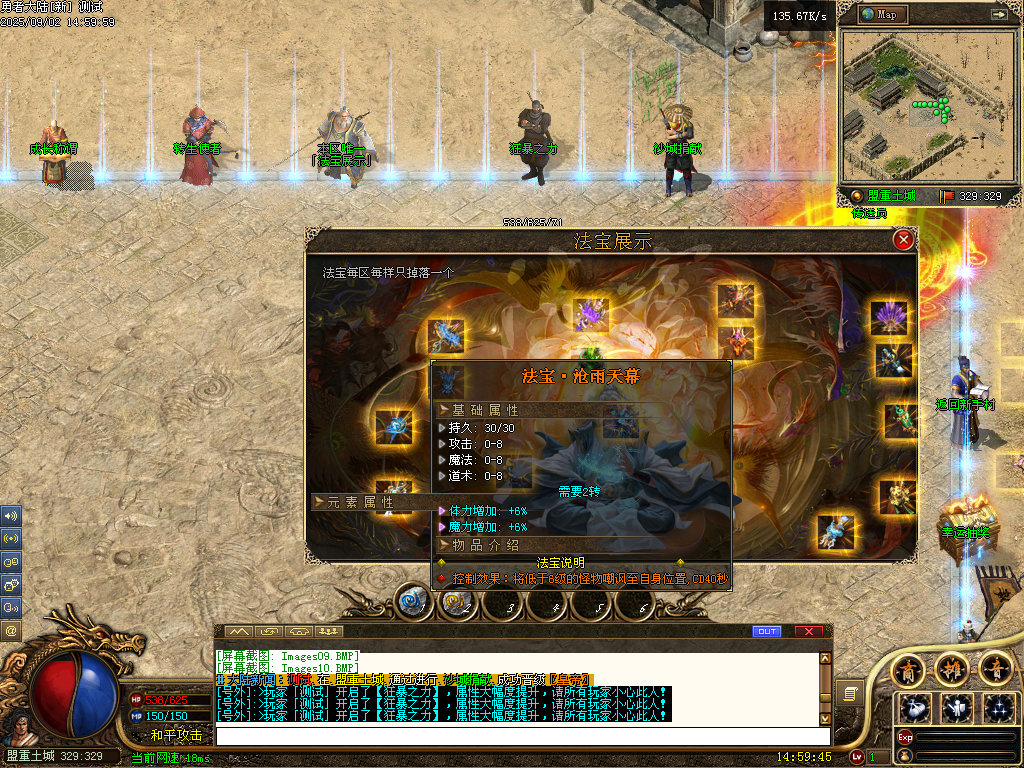Click the arrow button beside the Map button
The height and width of the screenshot is (768, 1024).
click(x=998, y=14)
